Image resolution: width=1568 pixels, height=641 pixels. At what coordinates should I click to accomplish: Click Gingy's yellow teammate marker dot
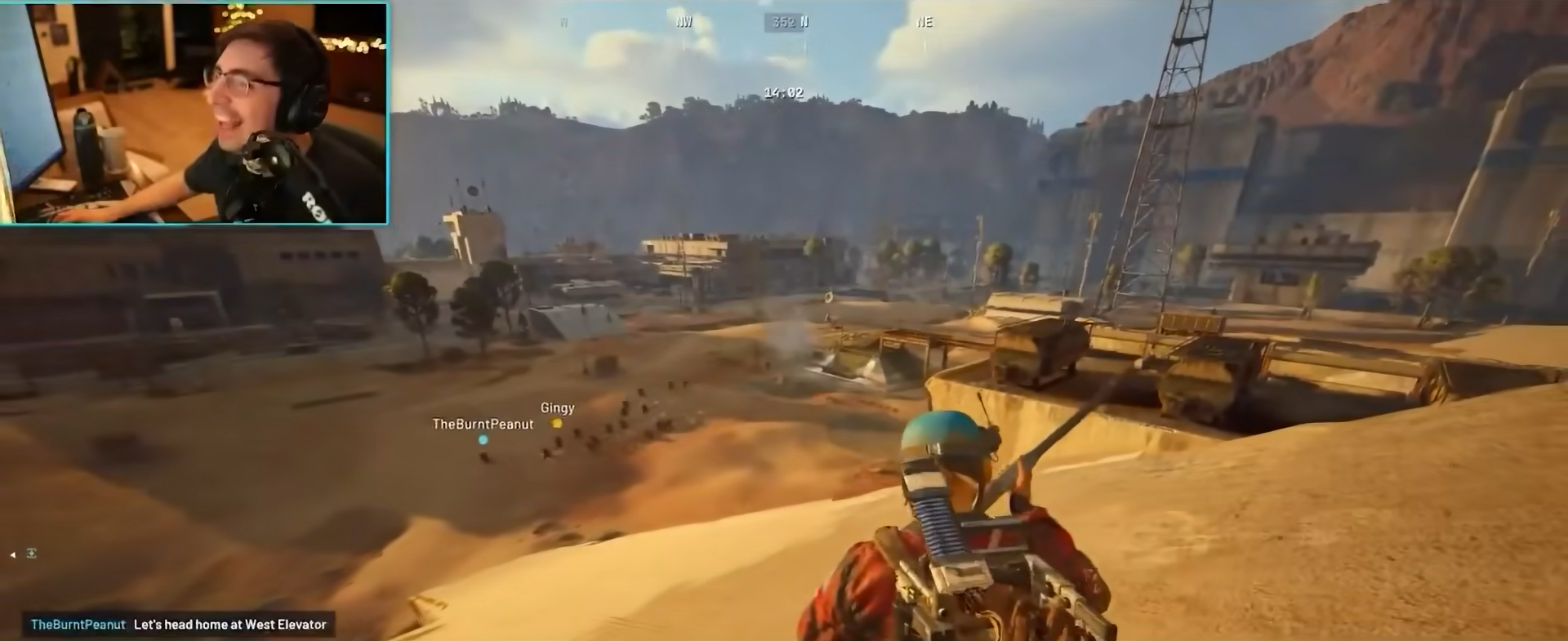tap(556, 425)
